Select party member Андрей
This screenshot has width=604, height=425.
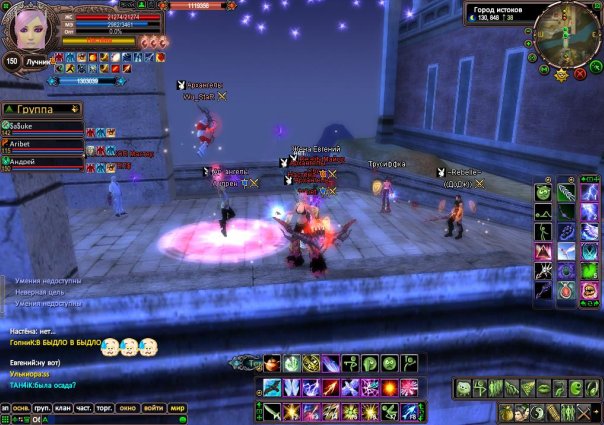pos(42,161)
